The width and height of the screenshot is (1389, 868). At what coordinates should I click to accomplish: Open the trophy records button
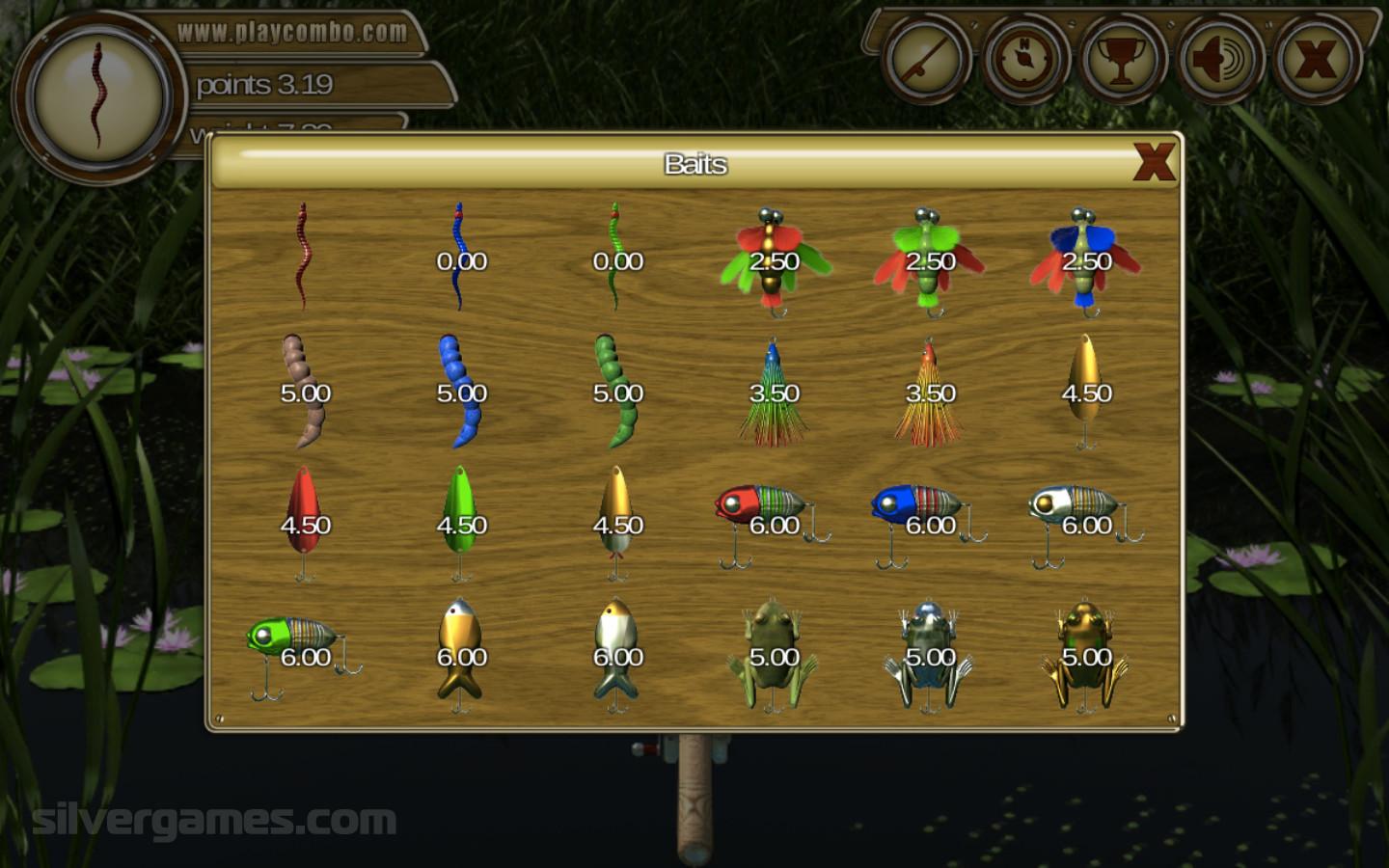coord(1121,60)
